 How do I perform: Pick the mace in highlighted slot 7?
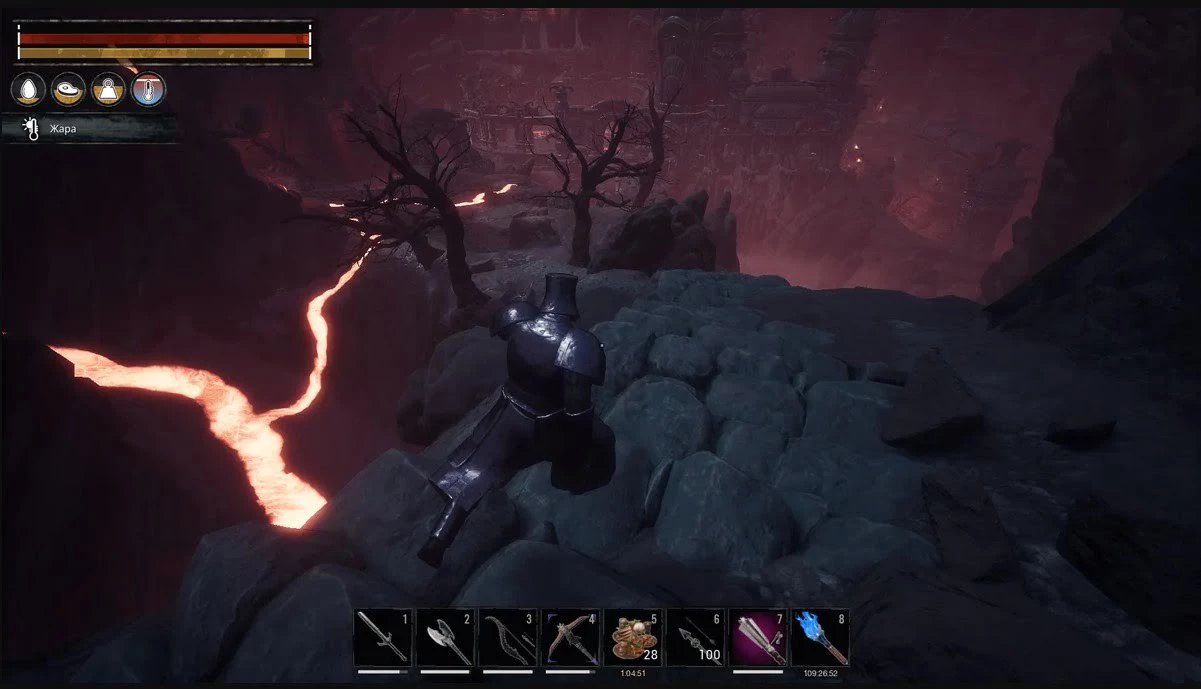pos(758,637)
